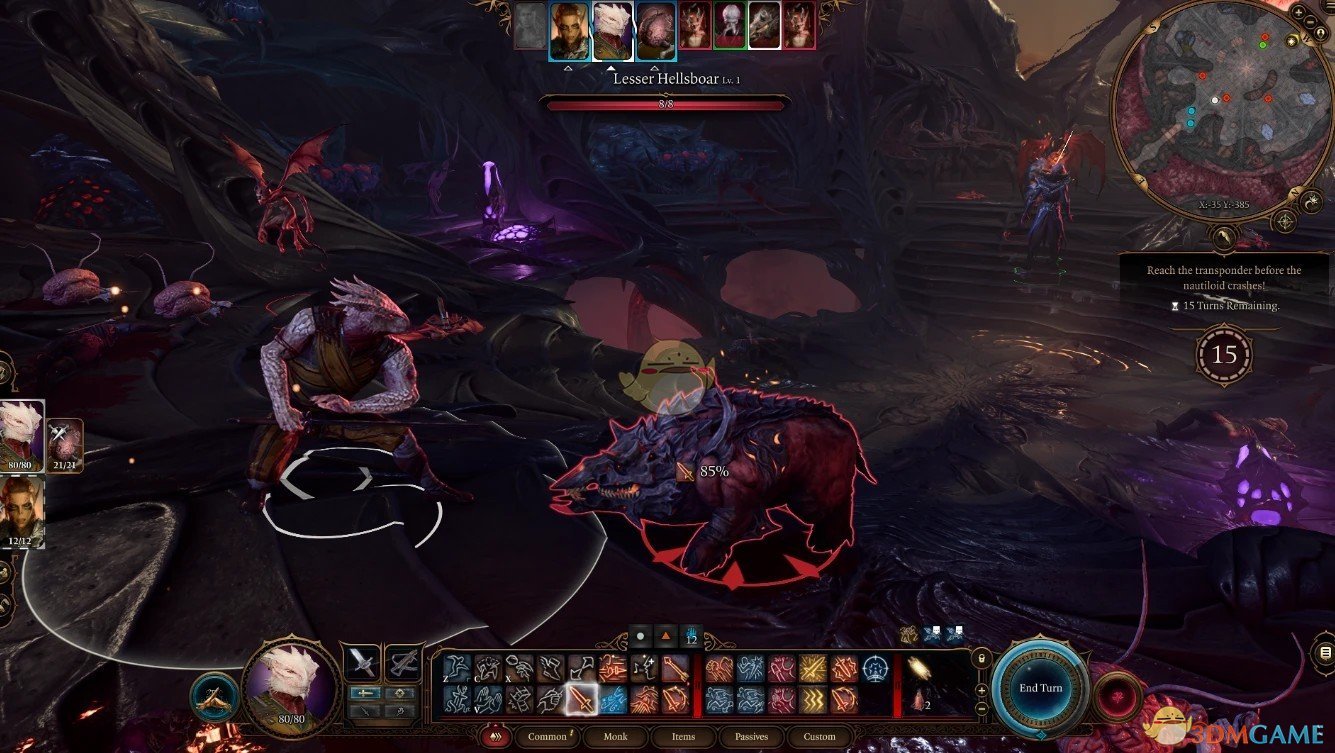Choose the party member portrait with 12/12
This screenshot has width=1335, height=753.
click(x=21, y=510)
